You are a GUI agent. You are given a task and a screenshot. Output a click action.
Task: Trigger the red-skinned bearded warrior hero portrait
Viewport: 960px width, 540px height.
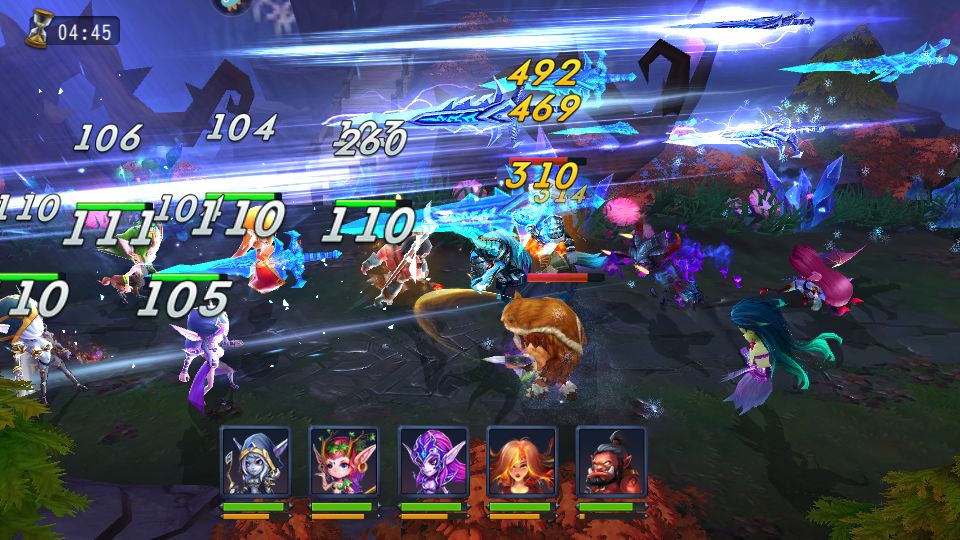tap(610, 462)
